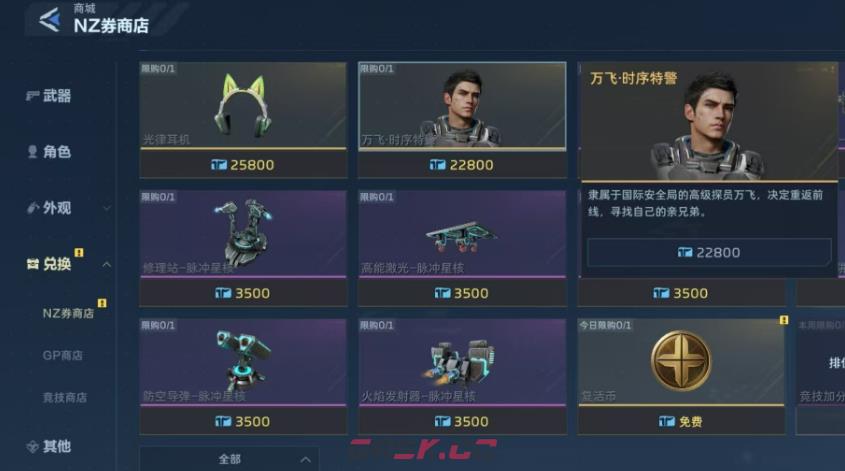
Task: Switch to the 其他 category
Action: [x=56, y=446]
